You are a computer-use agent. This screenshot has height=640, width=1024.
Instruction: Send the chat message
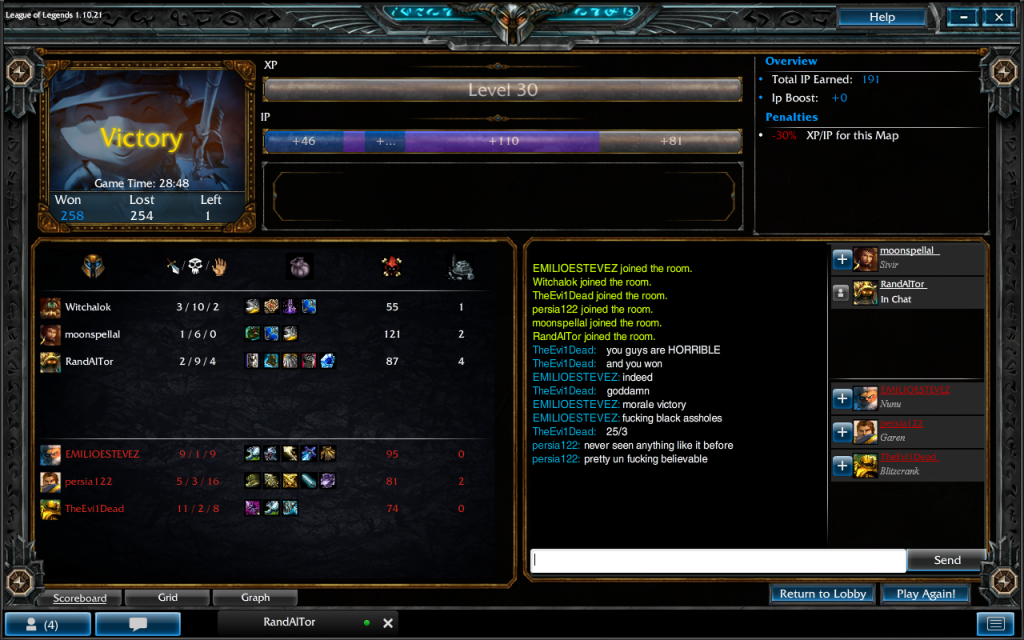tap(946, 560)
